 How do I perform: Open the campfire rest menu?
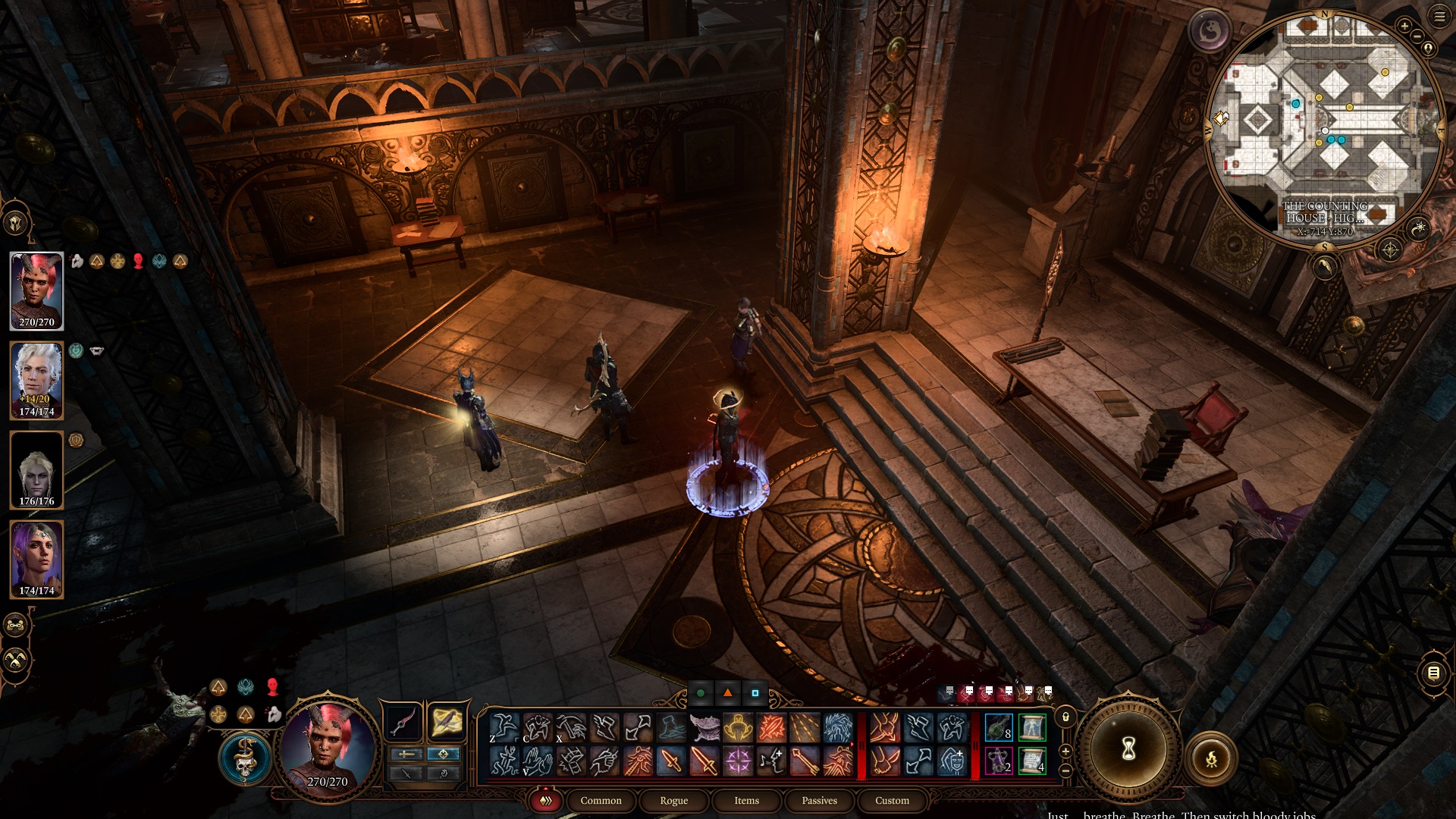pos(1211,758)
